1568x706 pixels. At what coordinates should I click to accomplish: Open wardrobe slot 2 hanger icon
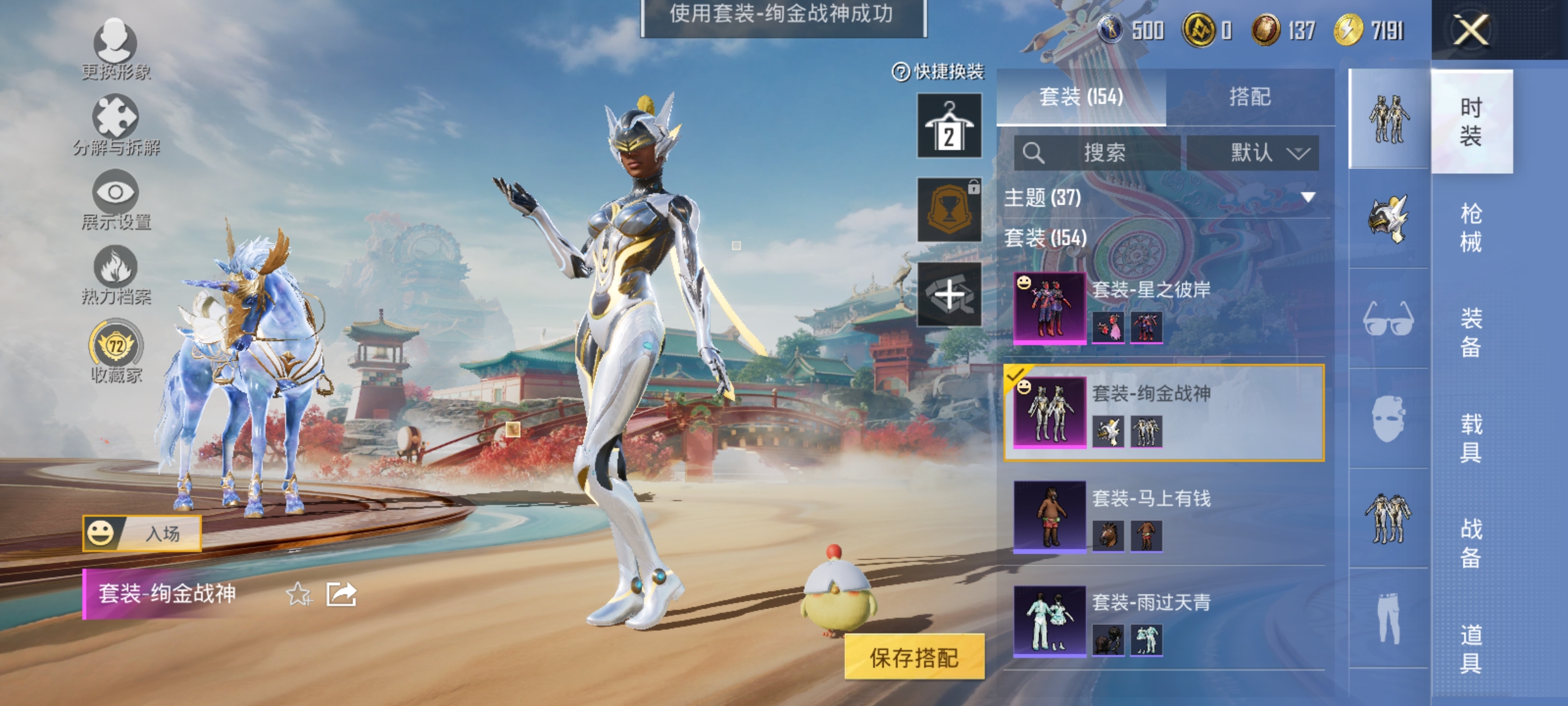coord(949,124)
